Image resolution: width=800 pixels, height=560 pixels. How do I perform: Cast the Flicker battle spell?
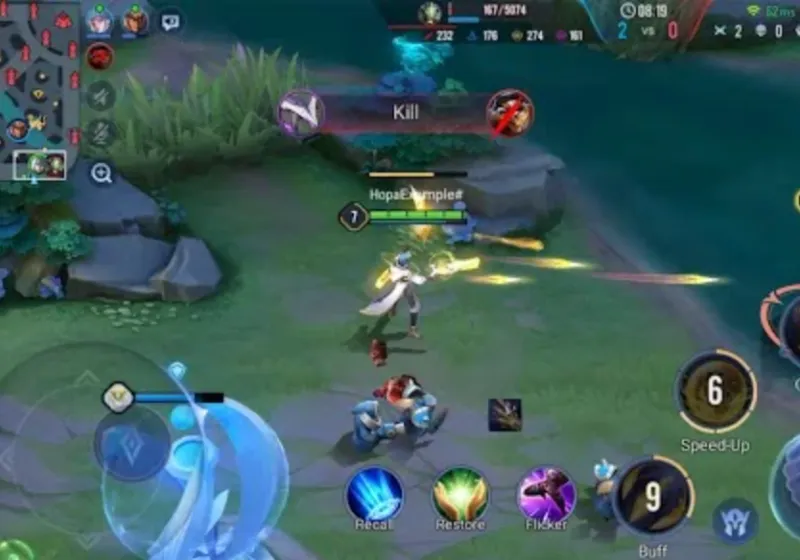[x=546, y=493]
